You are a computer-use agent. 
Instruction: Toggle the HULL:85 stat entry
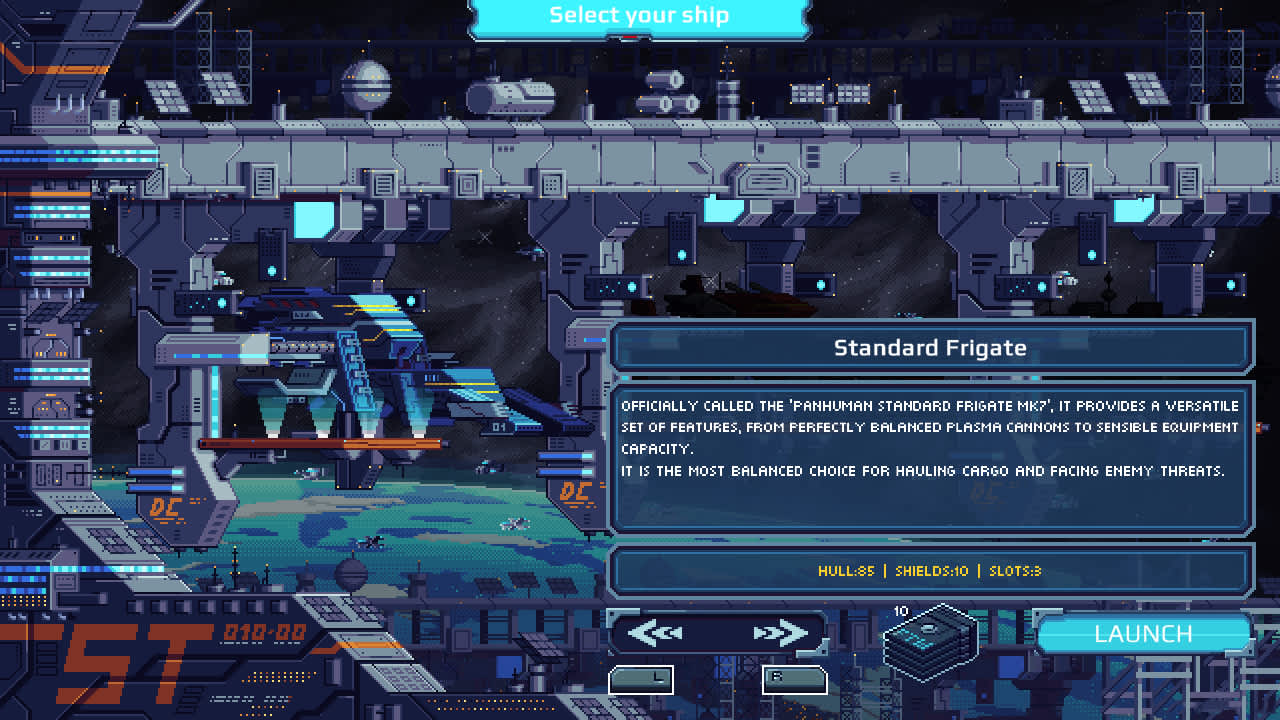click(x=845, y=571)
